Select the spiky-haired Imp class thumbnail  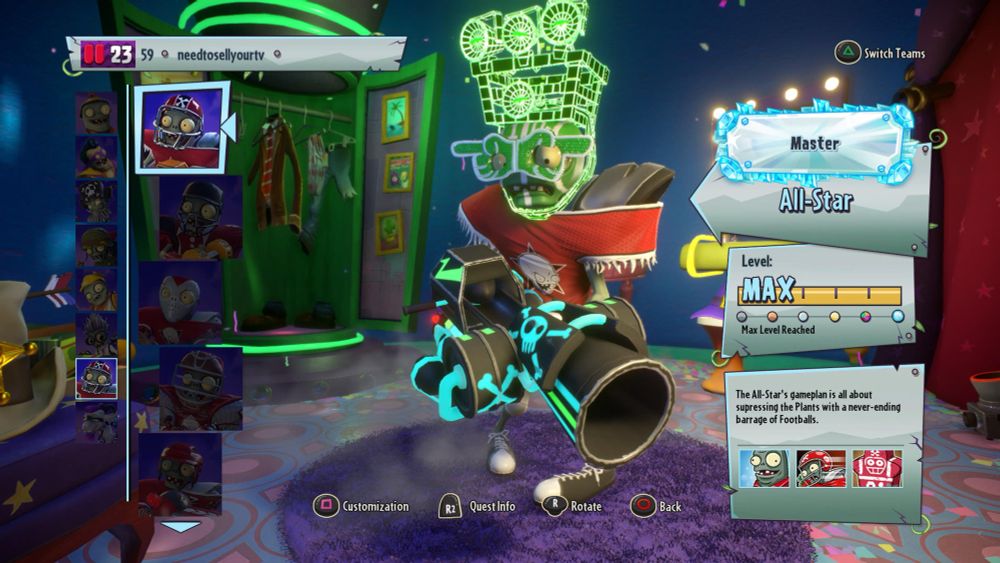click(x=96, y=333)
